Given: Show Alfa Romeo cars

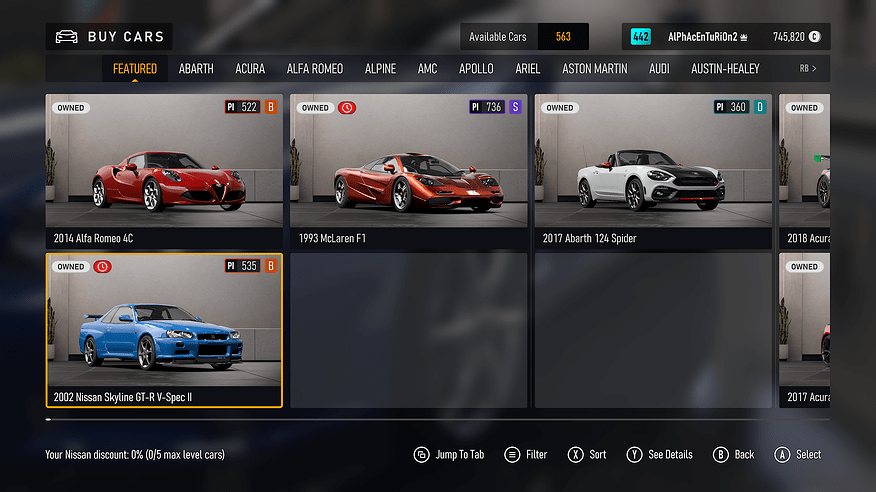Looking at the screenshot, I should point(315,69).
